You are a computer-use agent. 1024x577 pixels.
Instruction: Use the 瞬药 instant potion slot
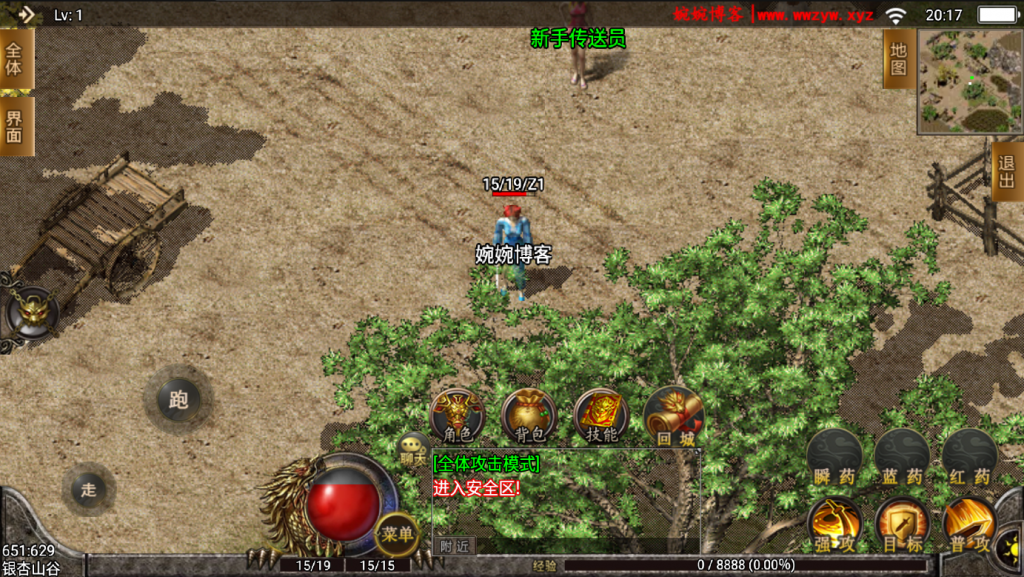tap(834, 458)
